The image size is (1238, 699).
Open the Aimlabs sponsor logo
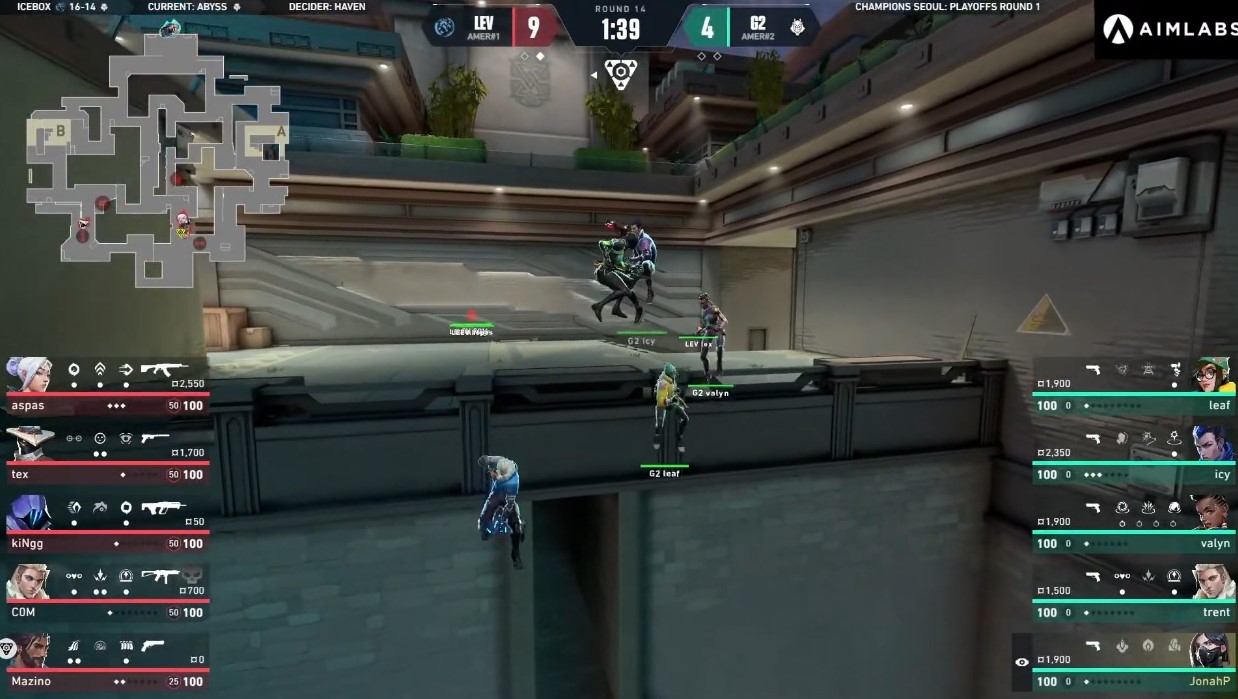[1166, 29]
